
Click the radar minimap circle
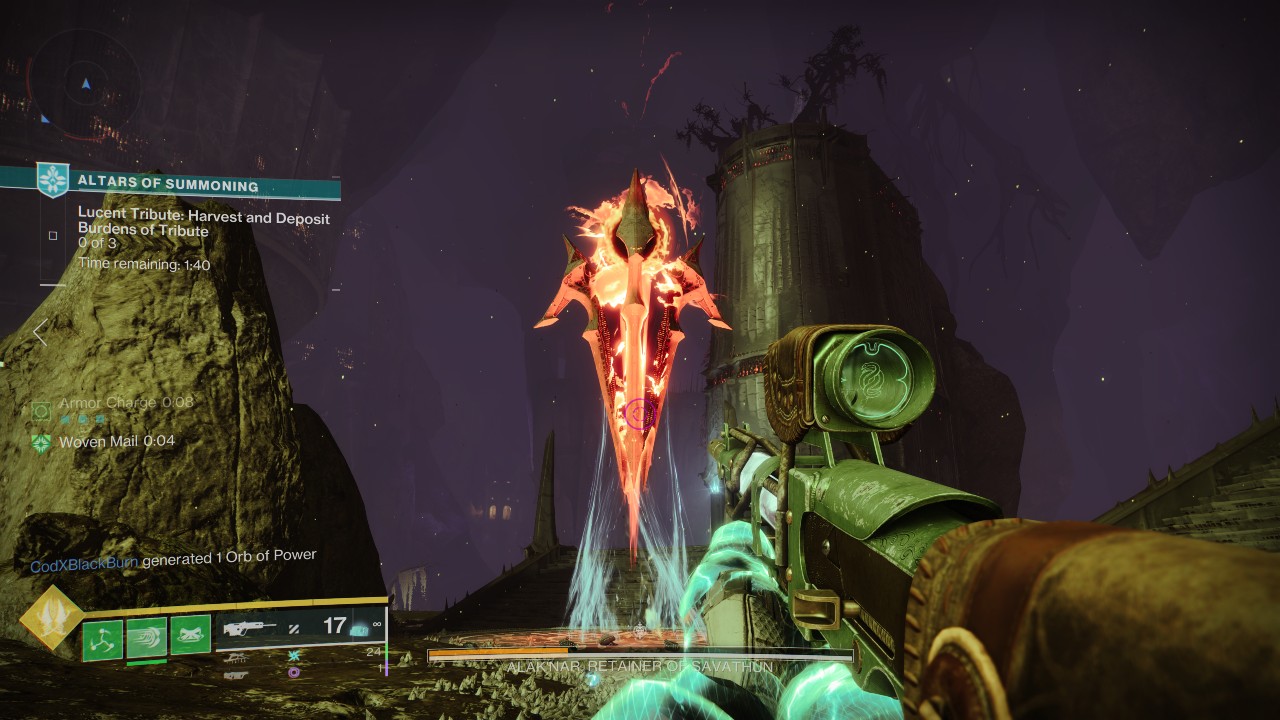[84, 84]
